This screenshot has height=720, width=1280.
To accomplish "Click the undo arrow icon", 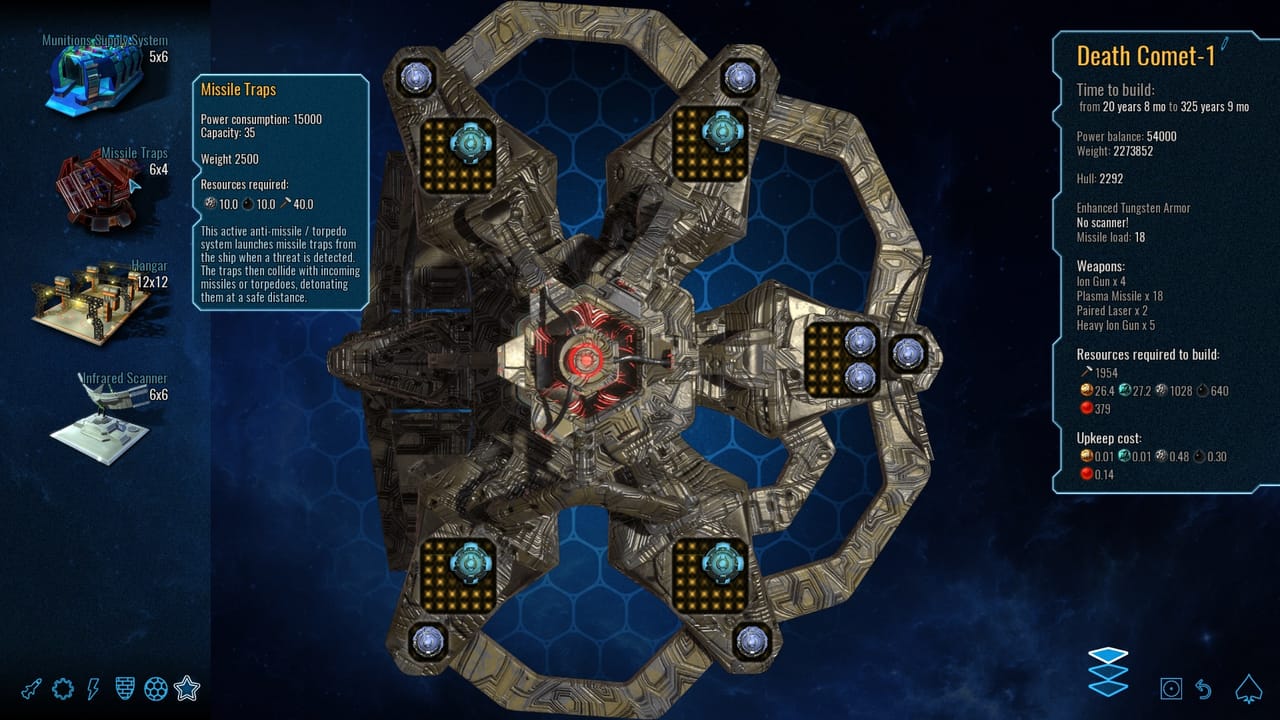I will click(x=1202, y=689).
